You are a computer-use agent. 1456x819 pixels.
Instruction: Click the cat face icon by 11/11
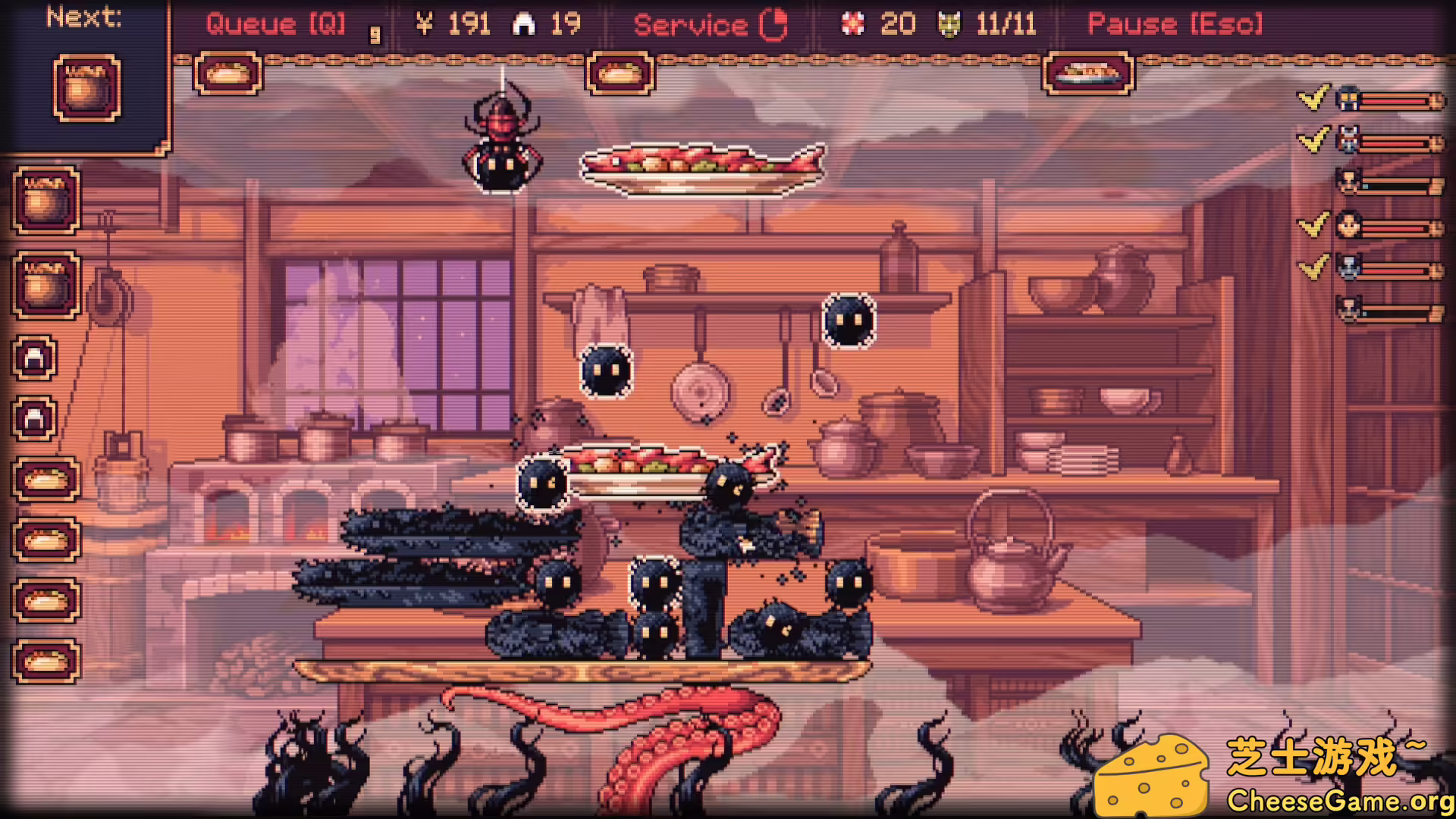(949, 24)
